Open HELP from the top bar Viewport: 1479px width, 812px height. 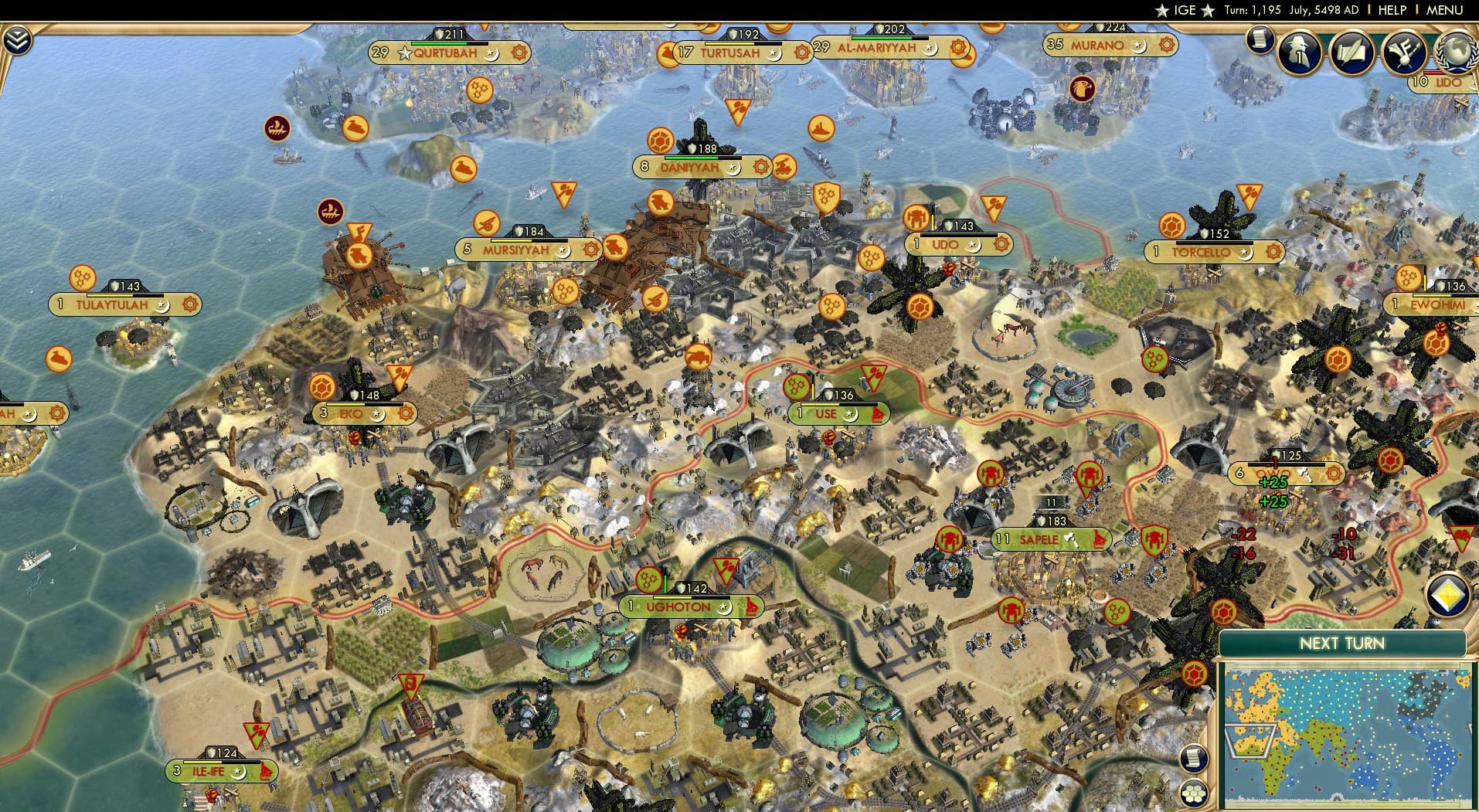pos(1391,11)
